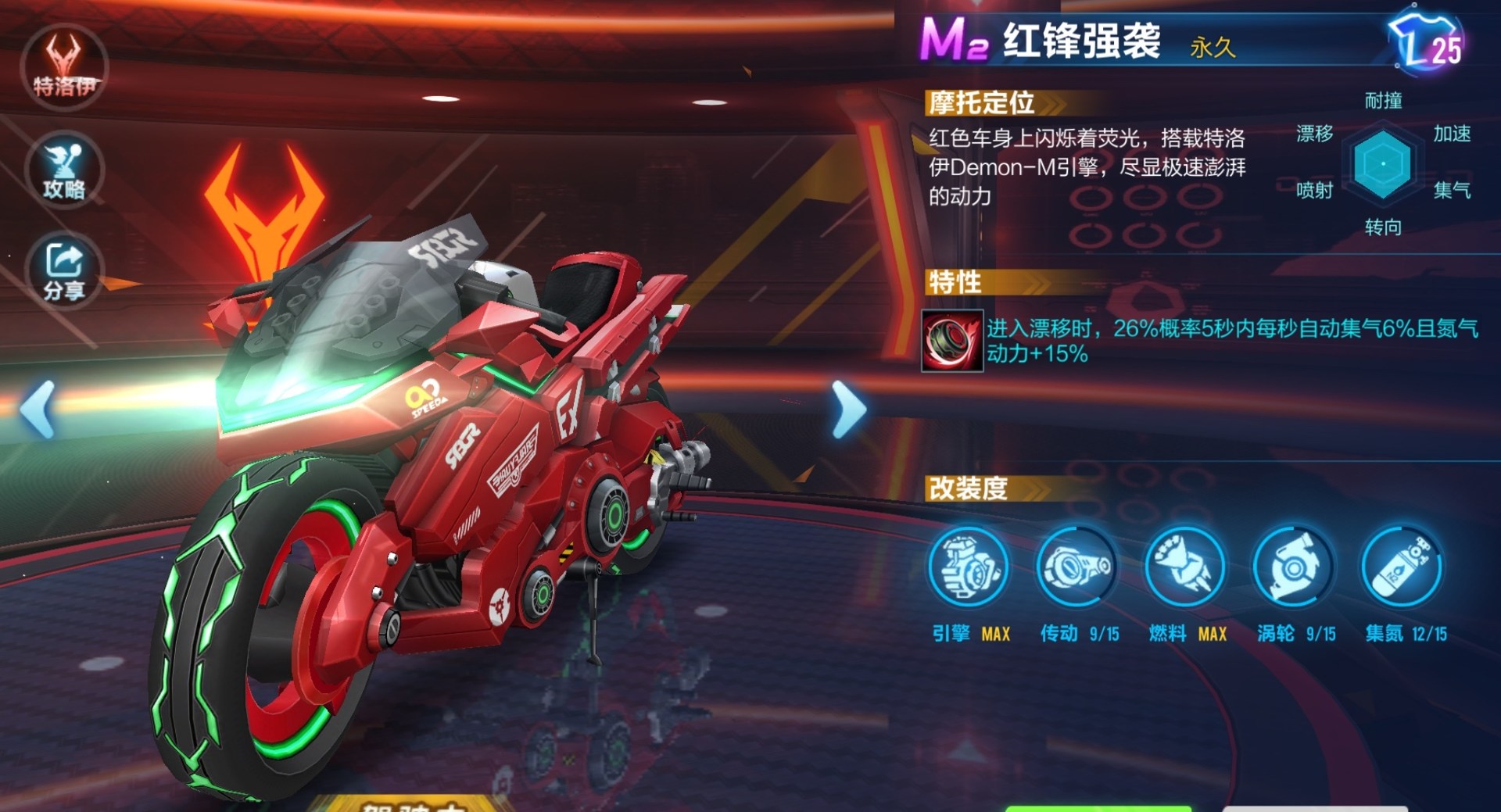1501x812 pixels.
Task: Tap the 分享 share icon
Action: tap(64, 268)
